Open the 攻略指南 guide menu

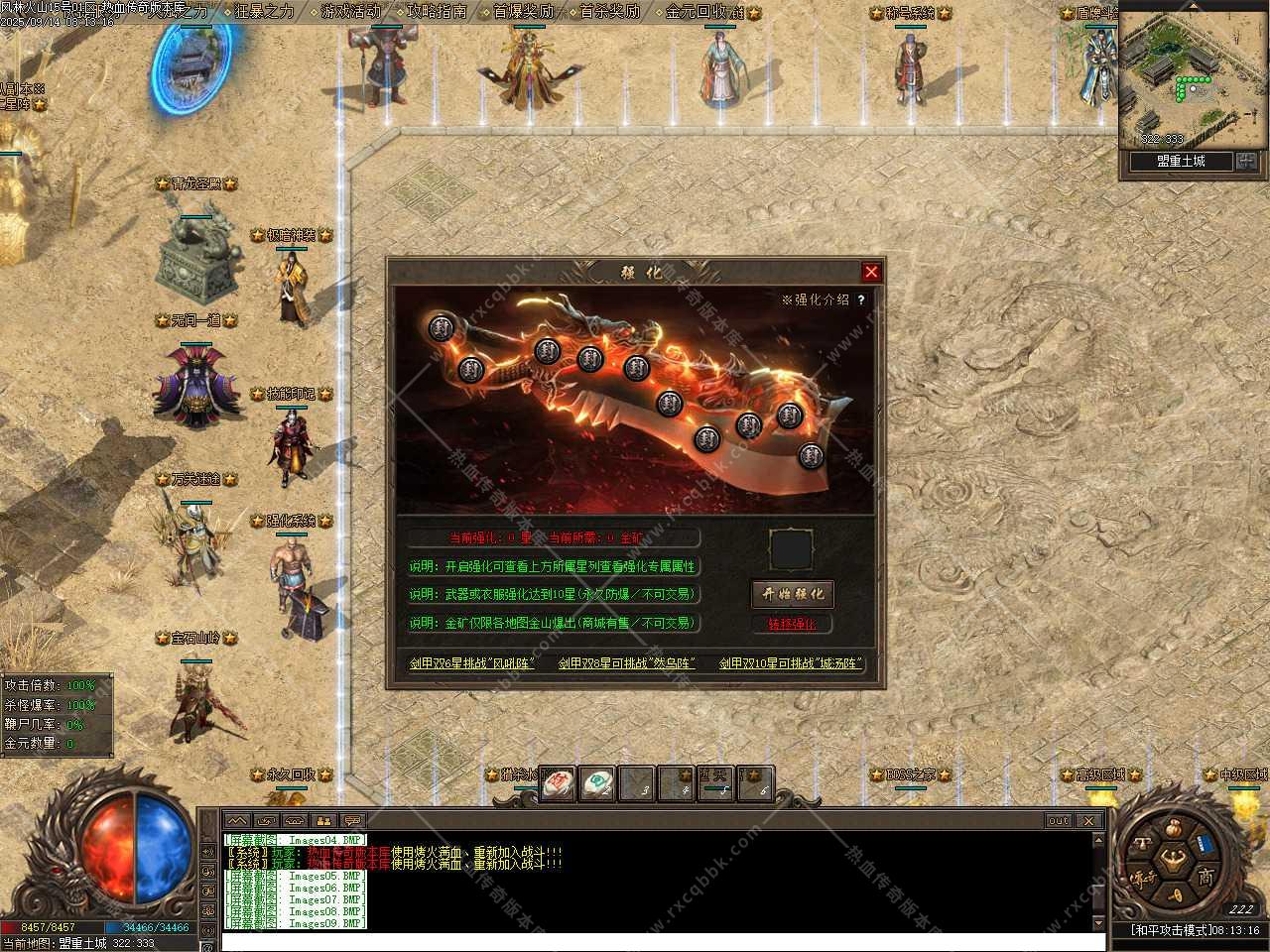[437, 12]
